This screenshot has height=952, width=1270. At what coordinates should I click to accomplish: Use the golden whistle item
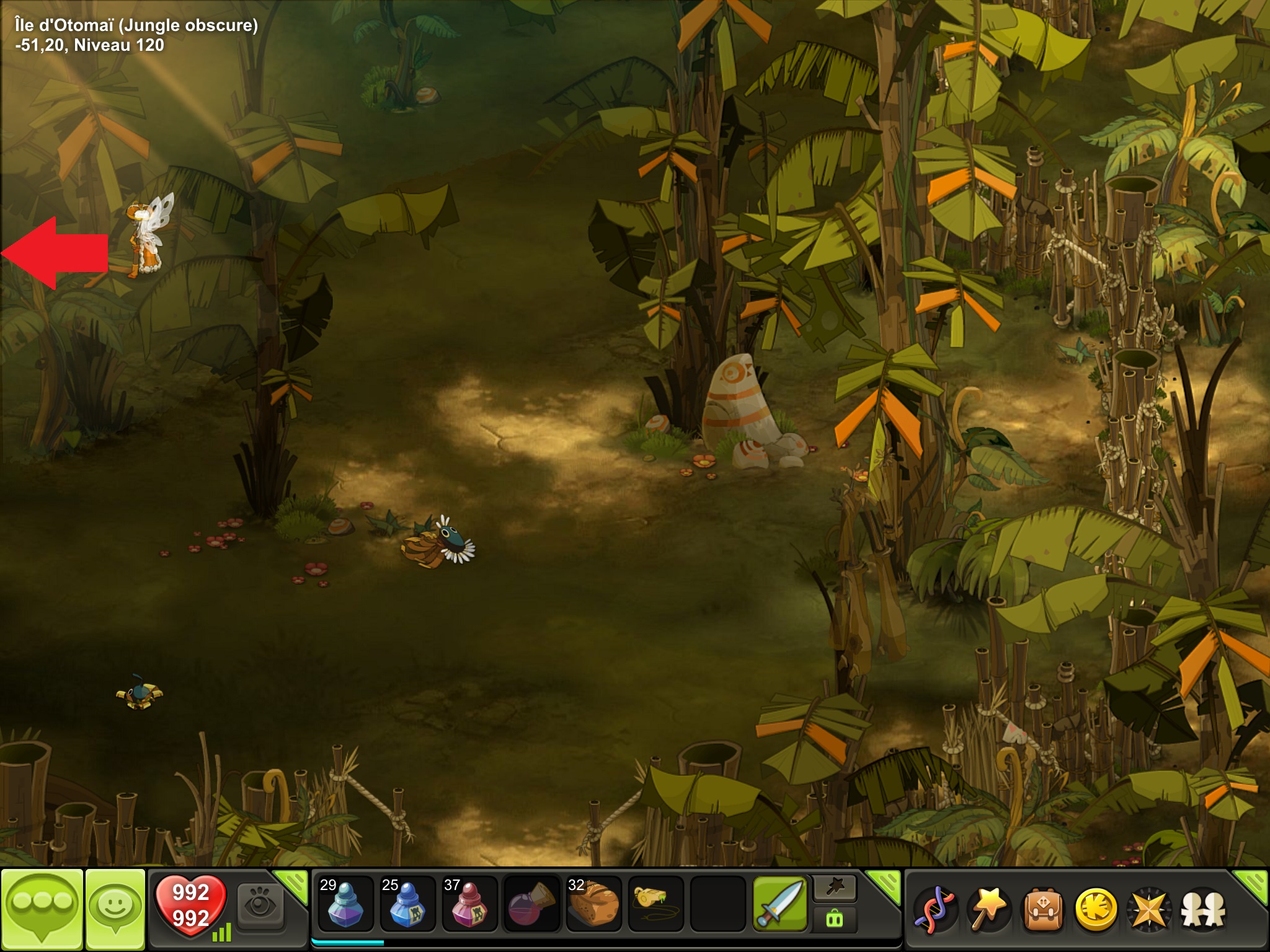[655, 902]
